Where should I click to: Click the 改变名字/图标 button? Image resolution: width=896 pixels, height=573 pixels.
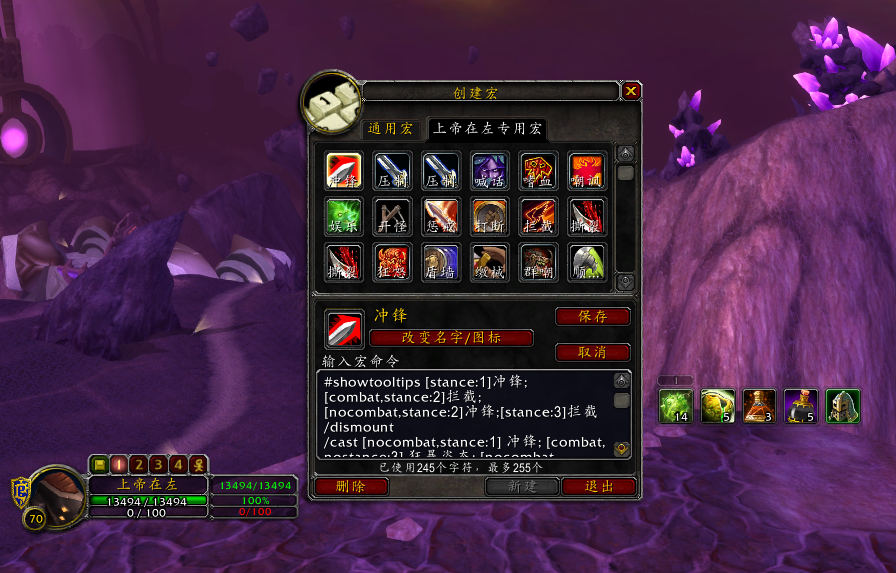(451, 338)
